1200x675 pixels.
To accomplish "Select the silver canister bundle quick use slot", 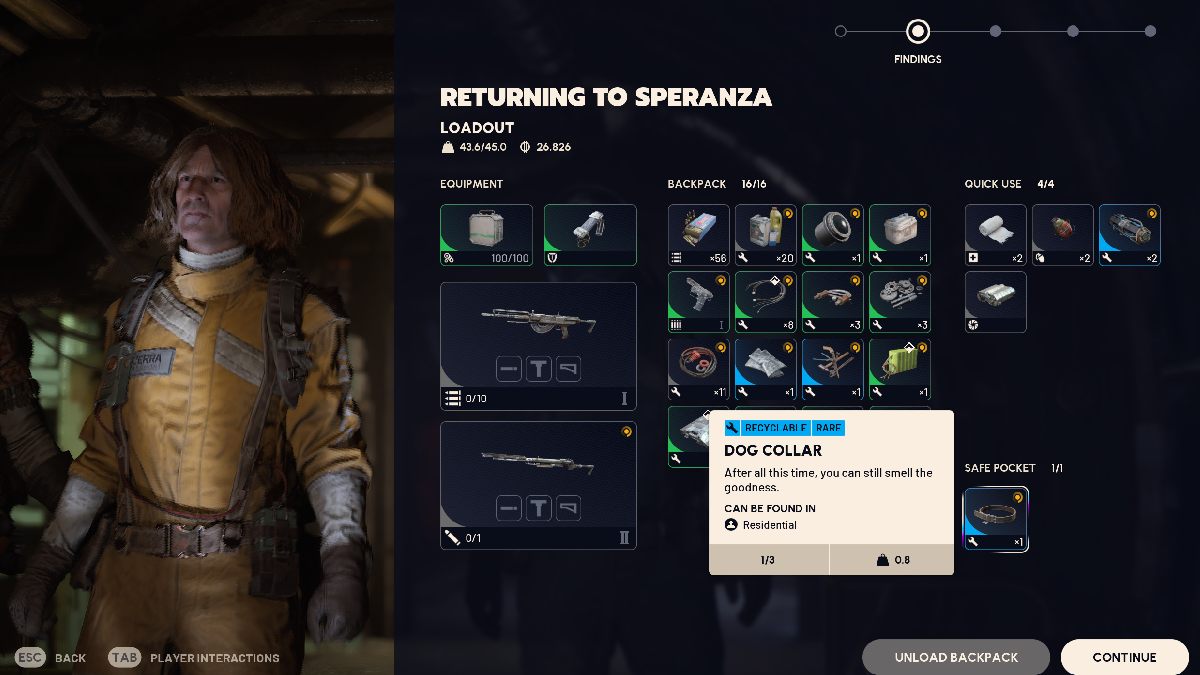I will tap(995, 302).
